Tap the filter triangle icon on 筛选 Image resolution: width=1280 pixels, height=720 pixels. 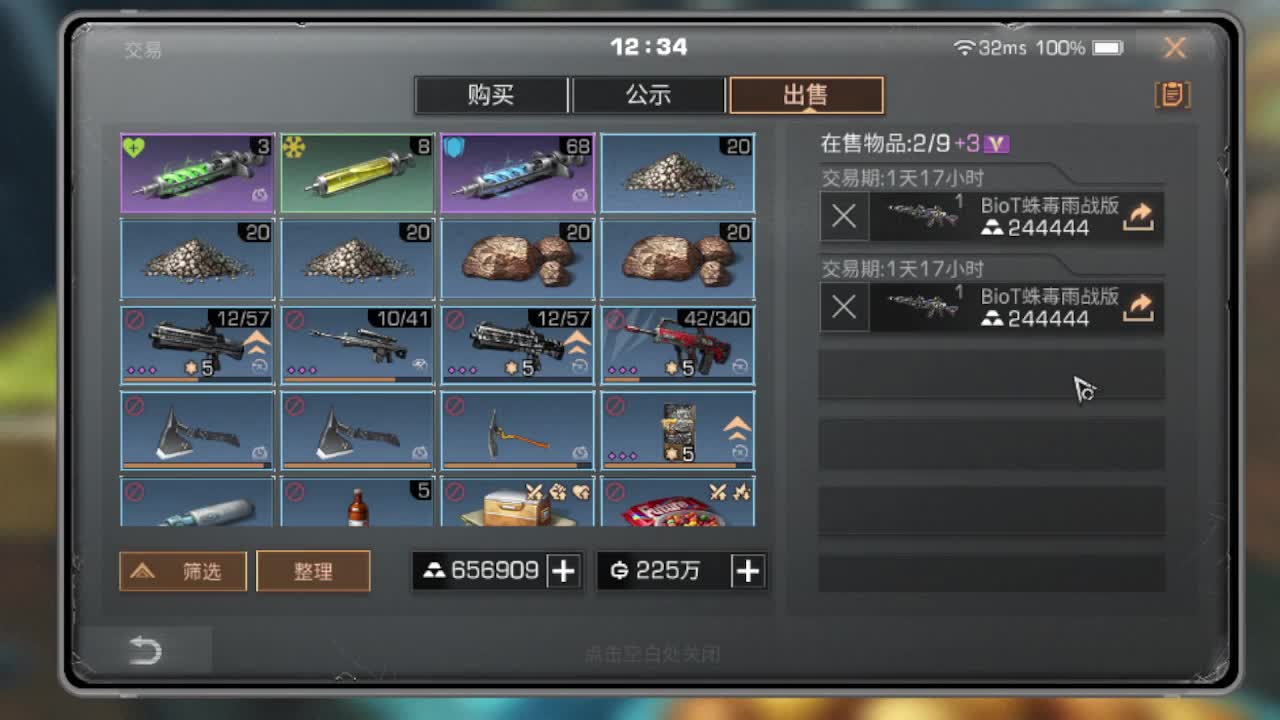pos(142,571)
